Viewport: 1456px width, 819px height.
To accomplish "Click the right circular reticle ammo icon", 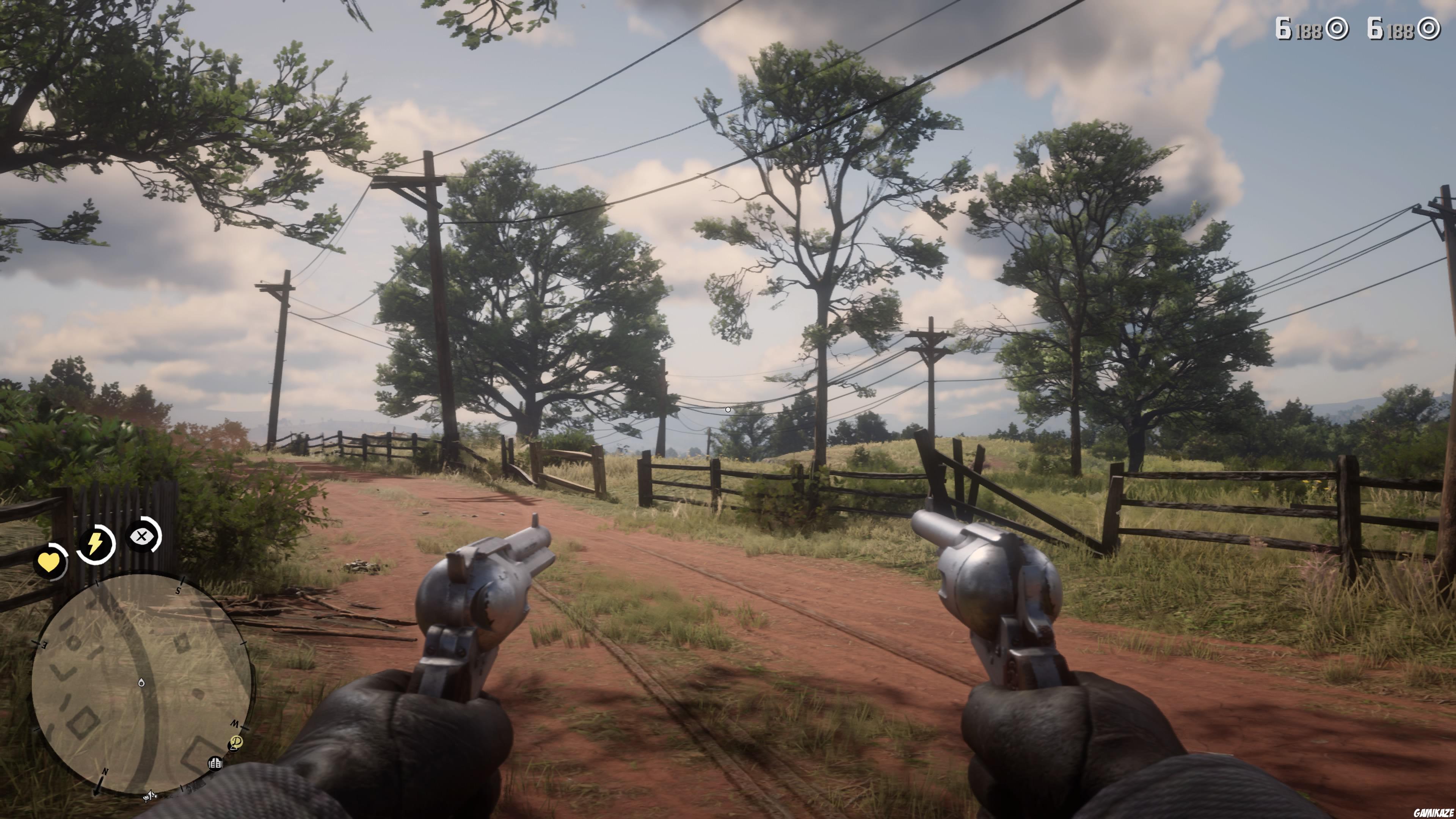I will coord(1430,29).
